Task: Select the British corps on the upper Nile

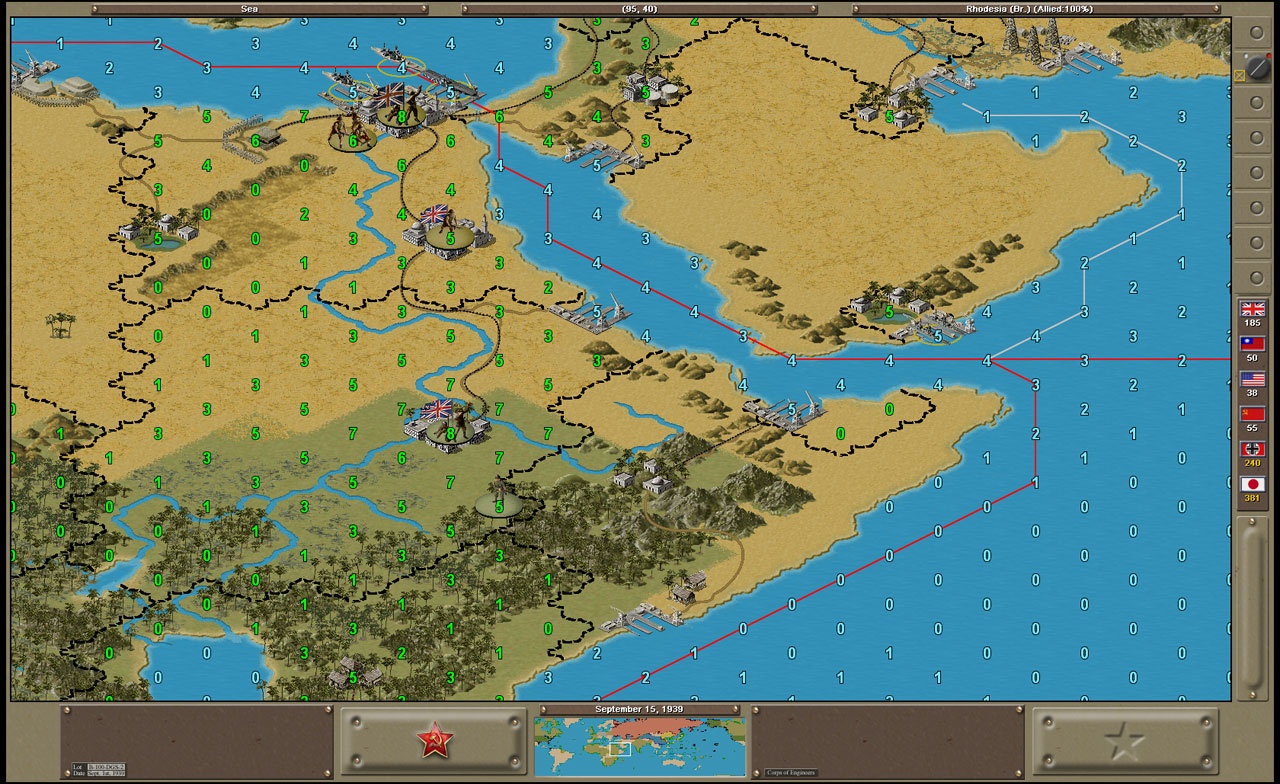Action: coord(352,140)
